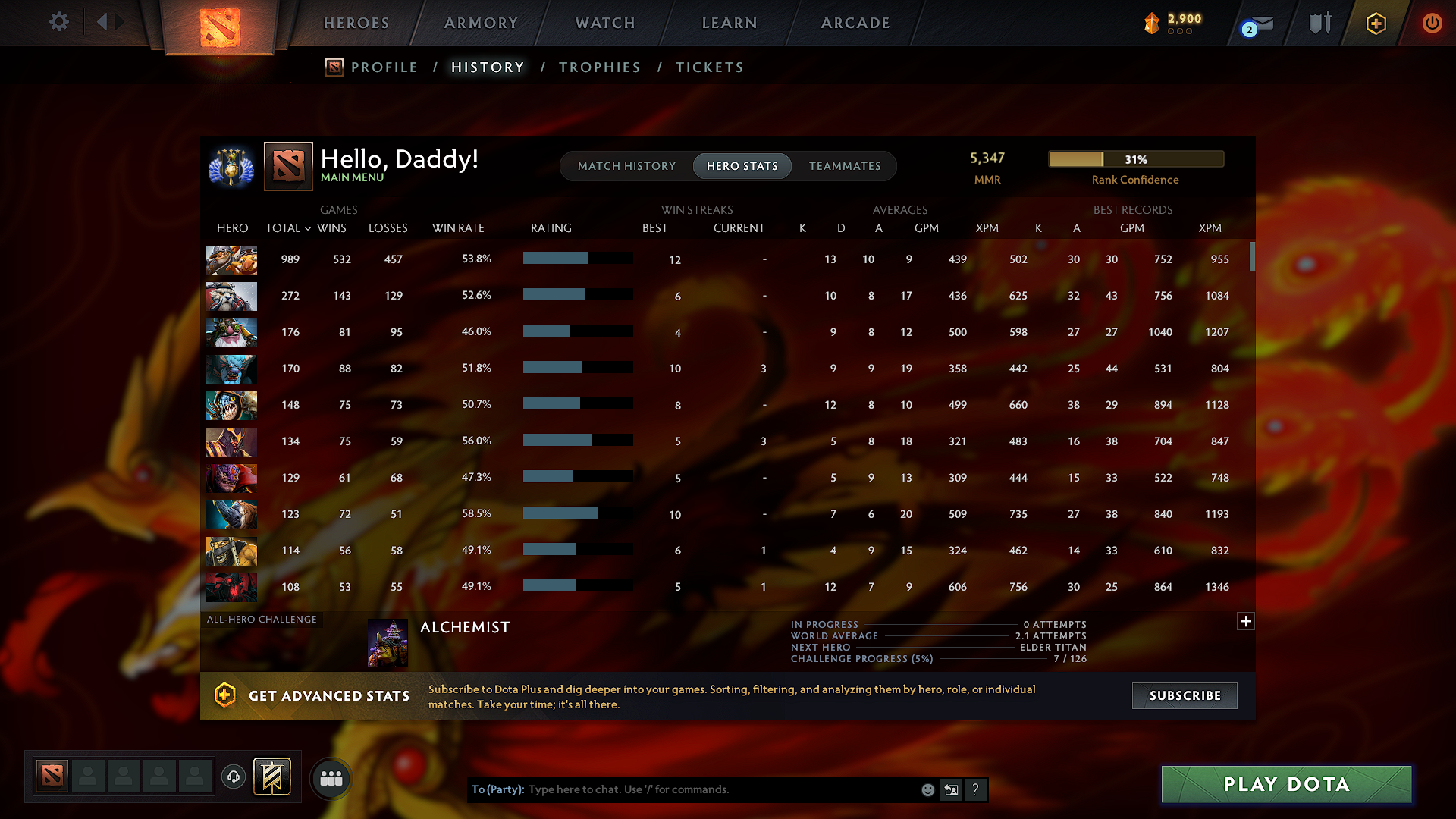Switch to the MATCH HISTORY tab
Screen dimensions: 1456x819
point(626,165)
